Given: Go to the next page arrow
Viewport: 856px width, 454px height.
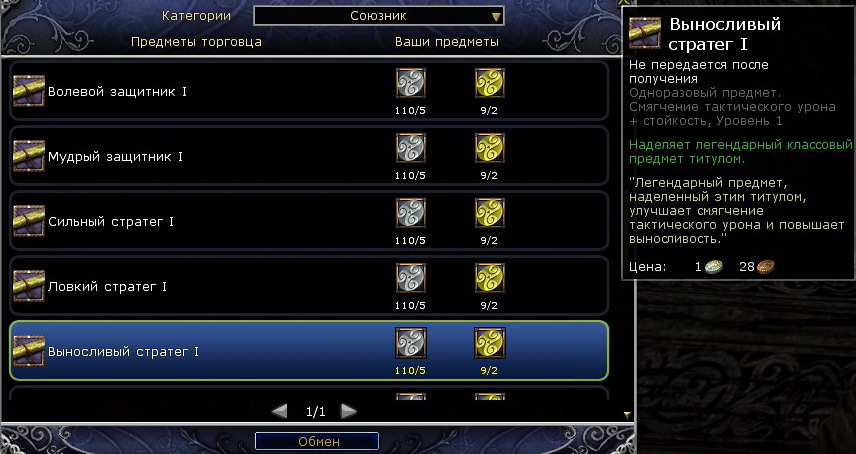Looking at the screenshot, I should (348, 411).
